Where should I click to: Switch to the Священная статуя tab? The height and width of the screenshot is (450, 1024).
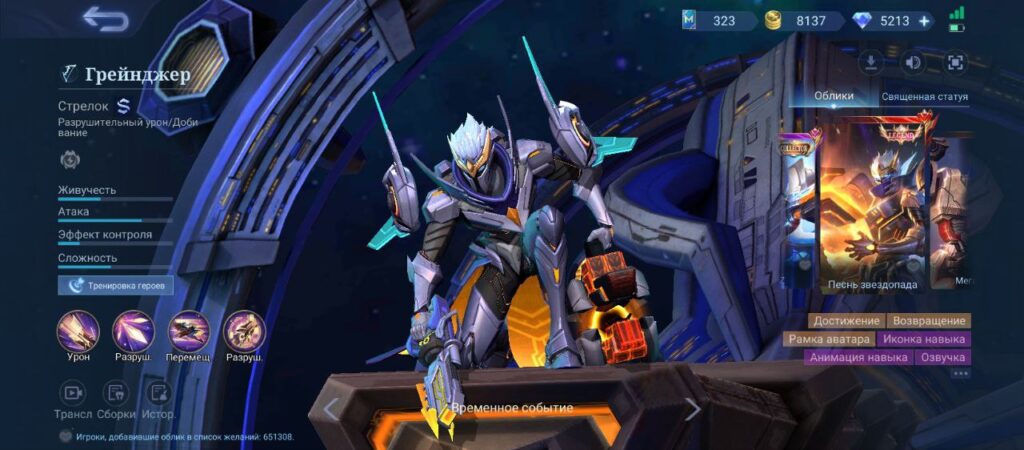[x=925, y=97]
